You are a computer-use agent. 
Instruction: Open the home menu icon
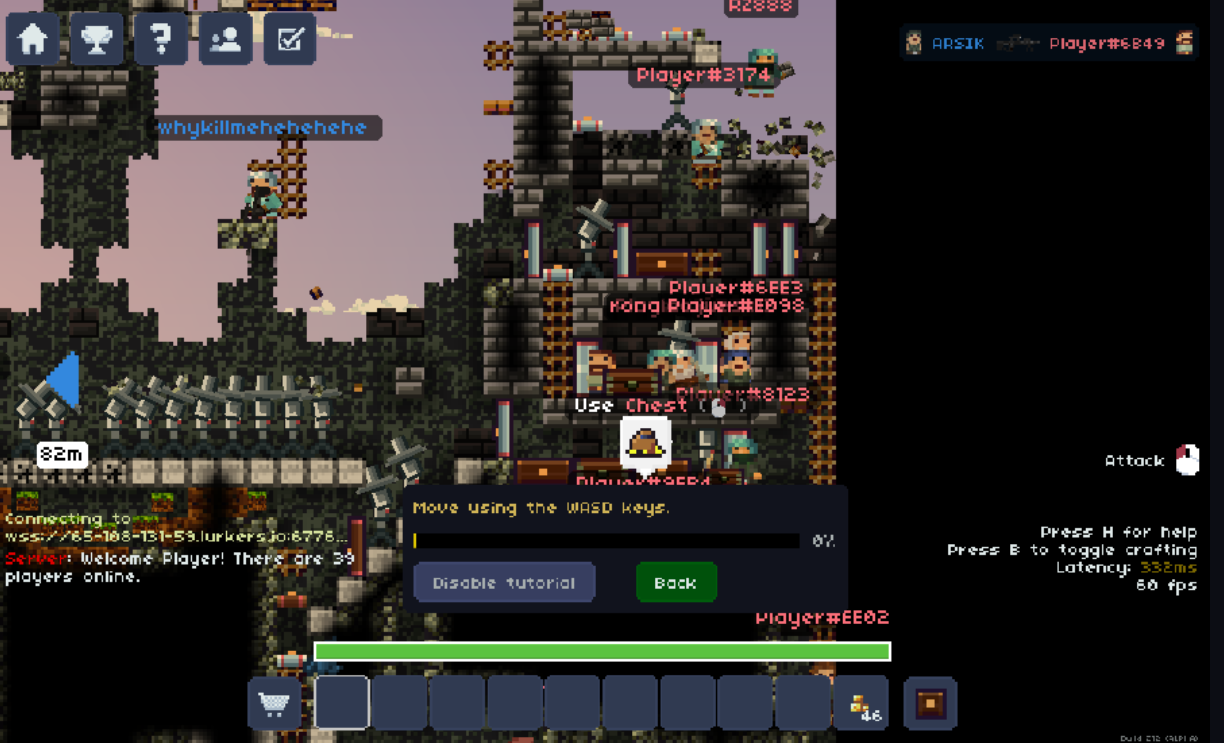point(33,39)
